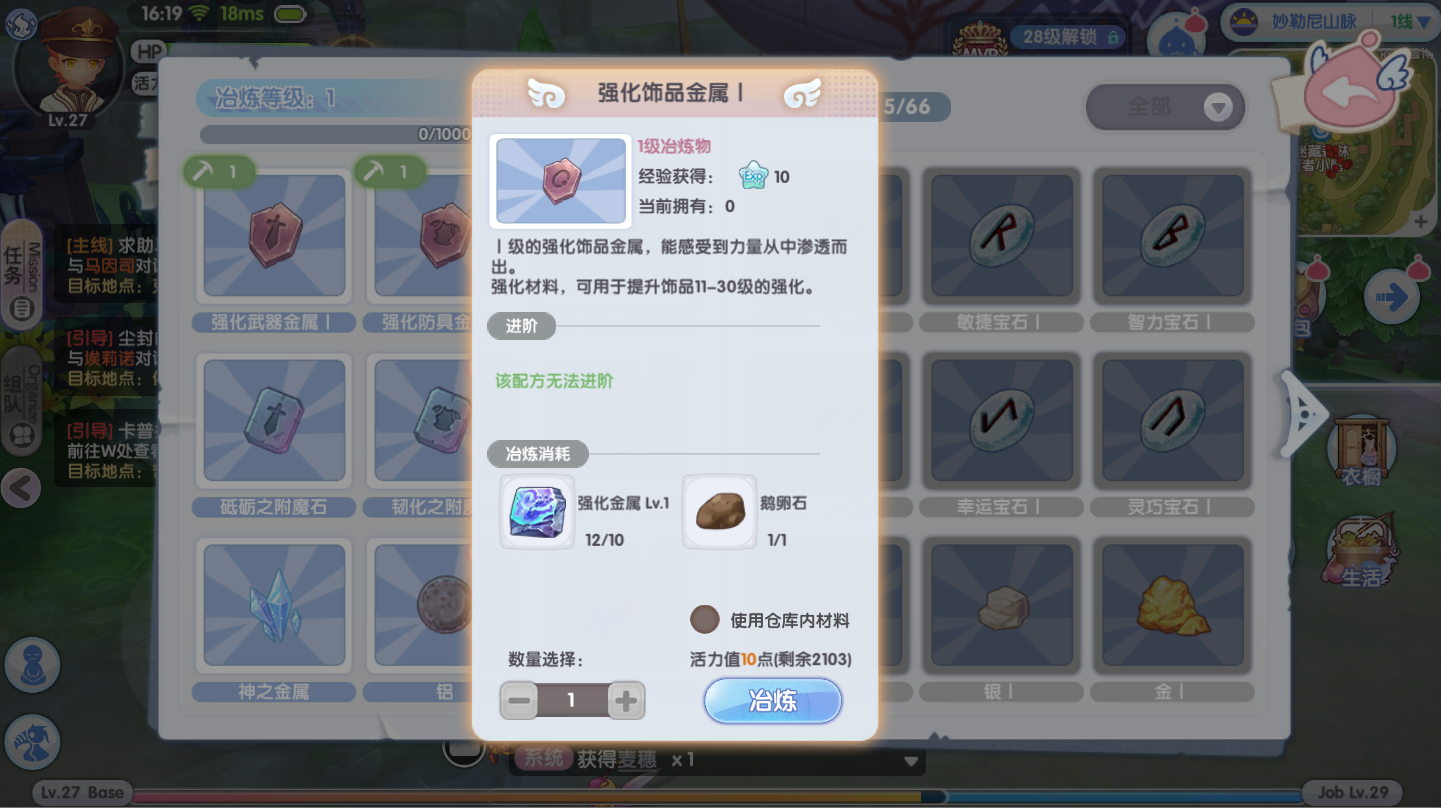1441x808 pixels.
Task: Enable the 使用仓库内材料 option
Action: (x=704, y=620)
